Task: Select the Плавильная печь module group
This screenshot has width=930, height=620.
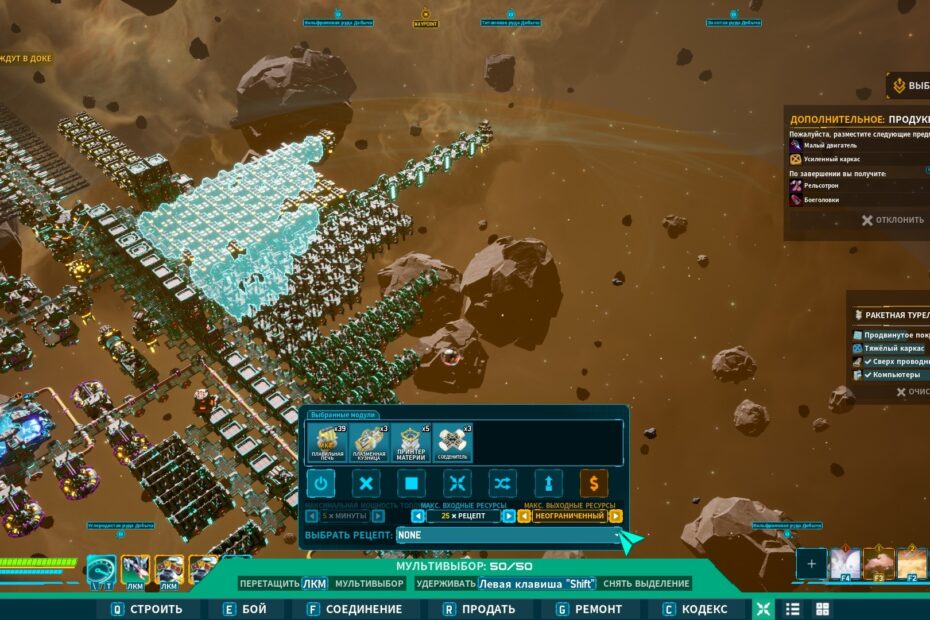Action: point(327,443)
